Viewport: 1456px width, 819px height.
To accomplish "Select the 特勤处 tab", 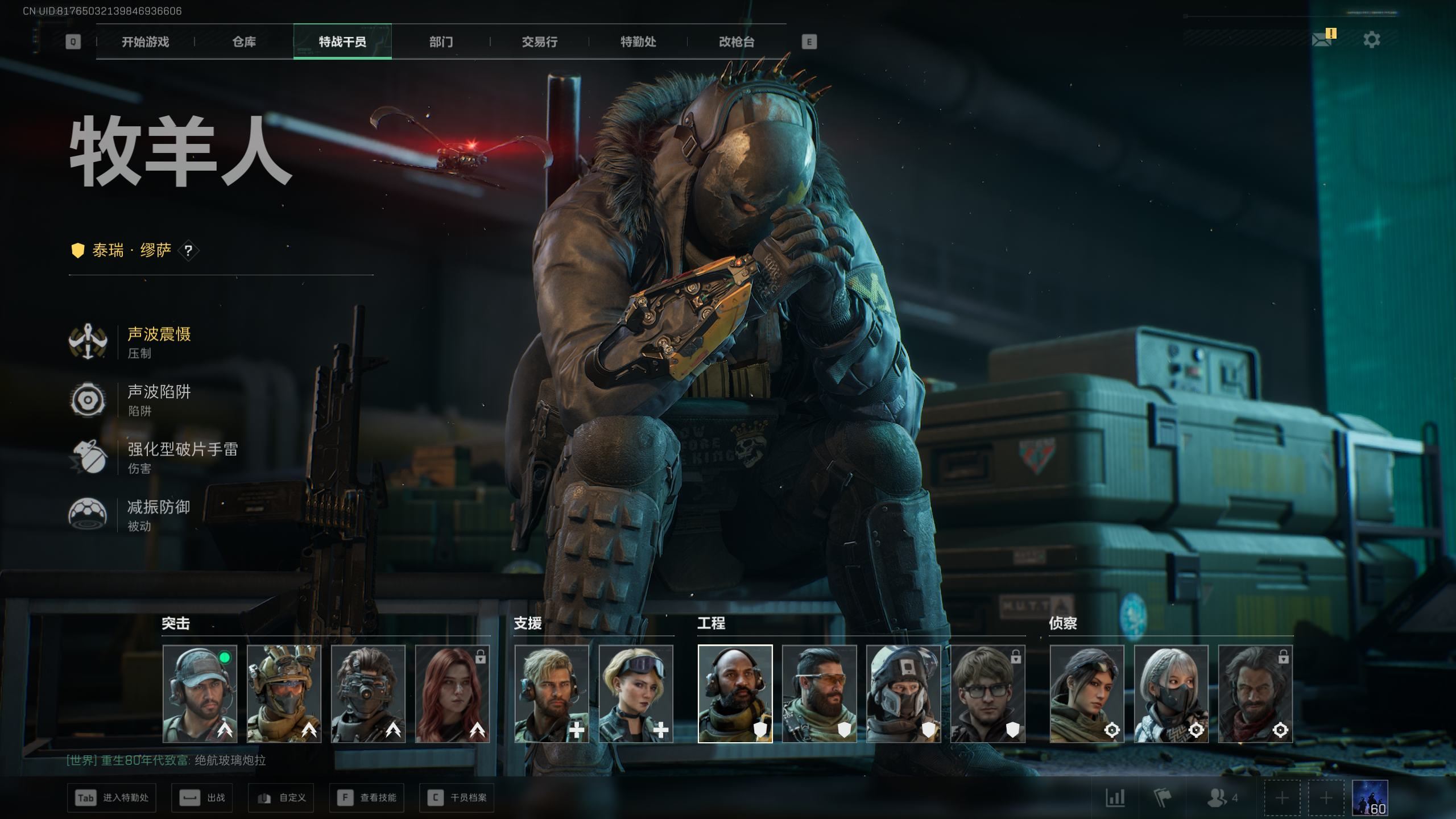I will [638, 42].
